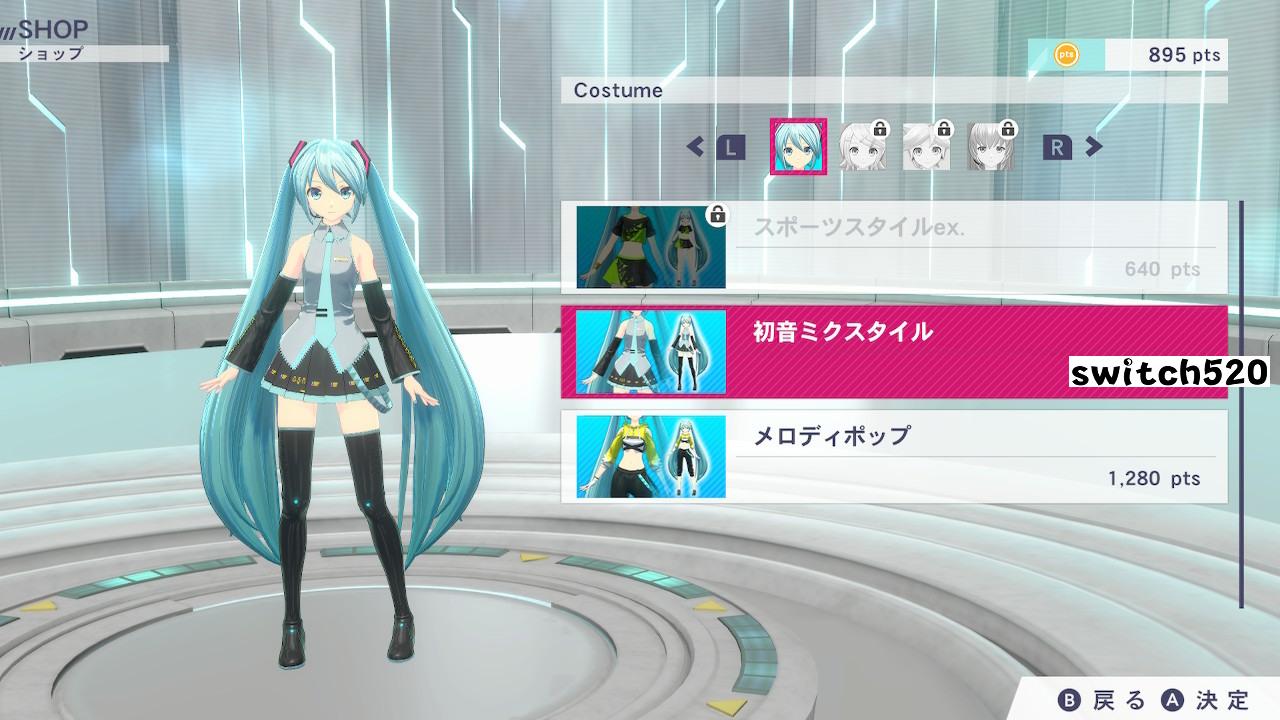
Task: Open the Costume category header
Action: [620, 90]
